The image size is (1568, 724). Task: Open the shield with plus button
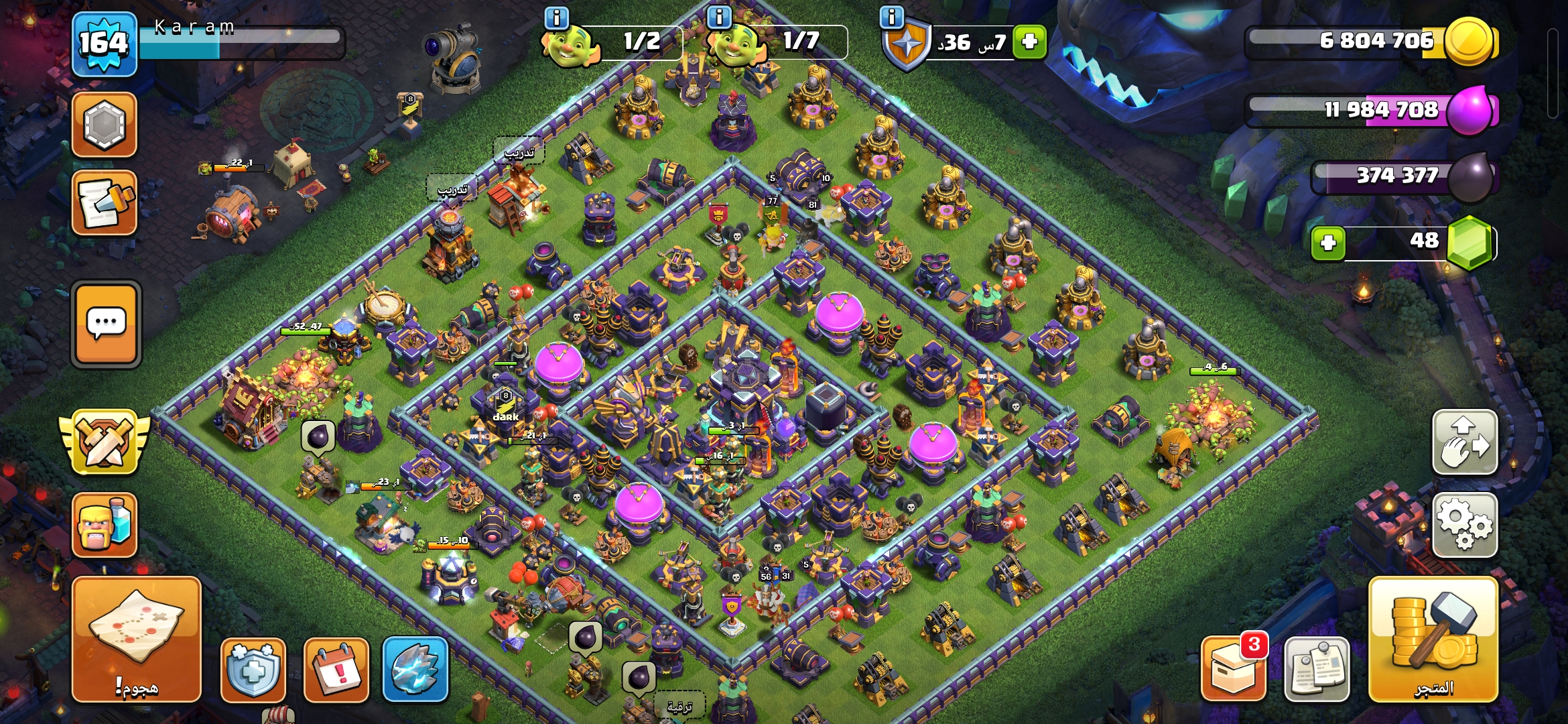click(x=253, y=670)
